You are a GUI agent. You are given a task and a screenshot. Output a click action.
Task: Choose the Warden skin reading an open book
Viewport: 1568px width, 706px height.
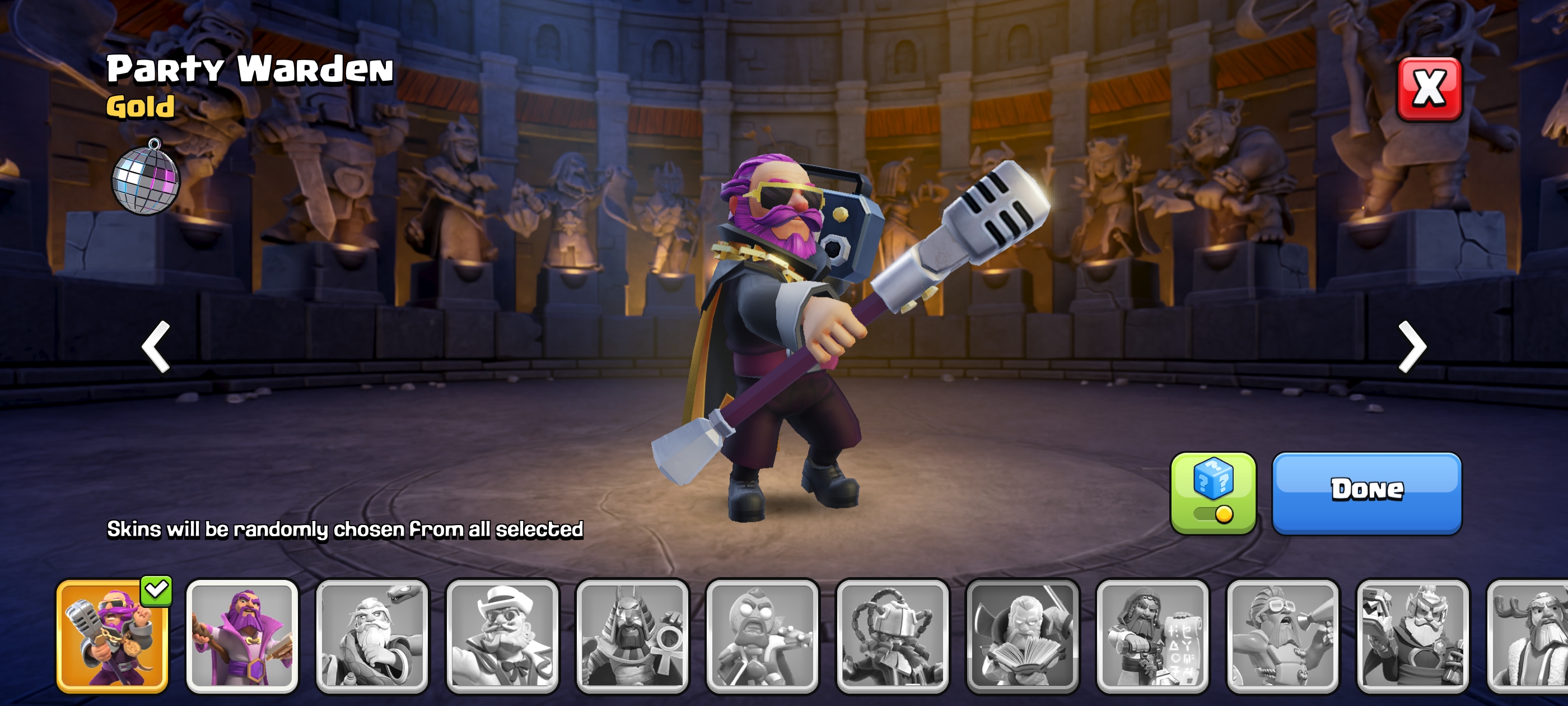1023,636
